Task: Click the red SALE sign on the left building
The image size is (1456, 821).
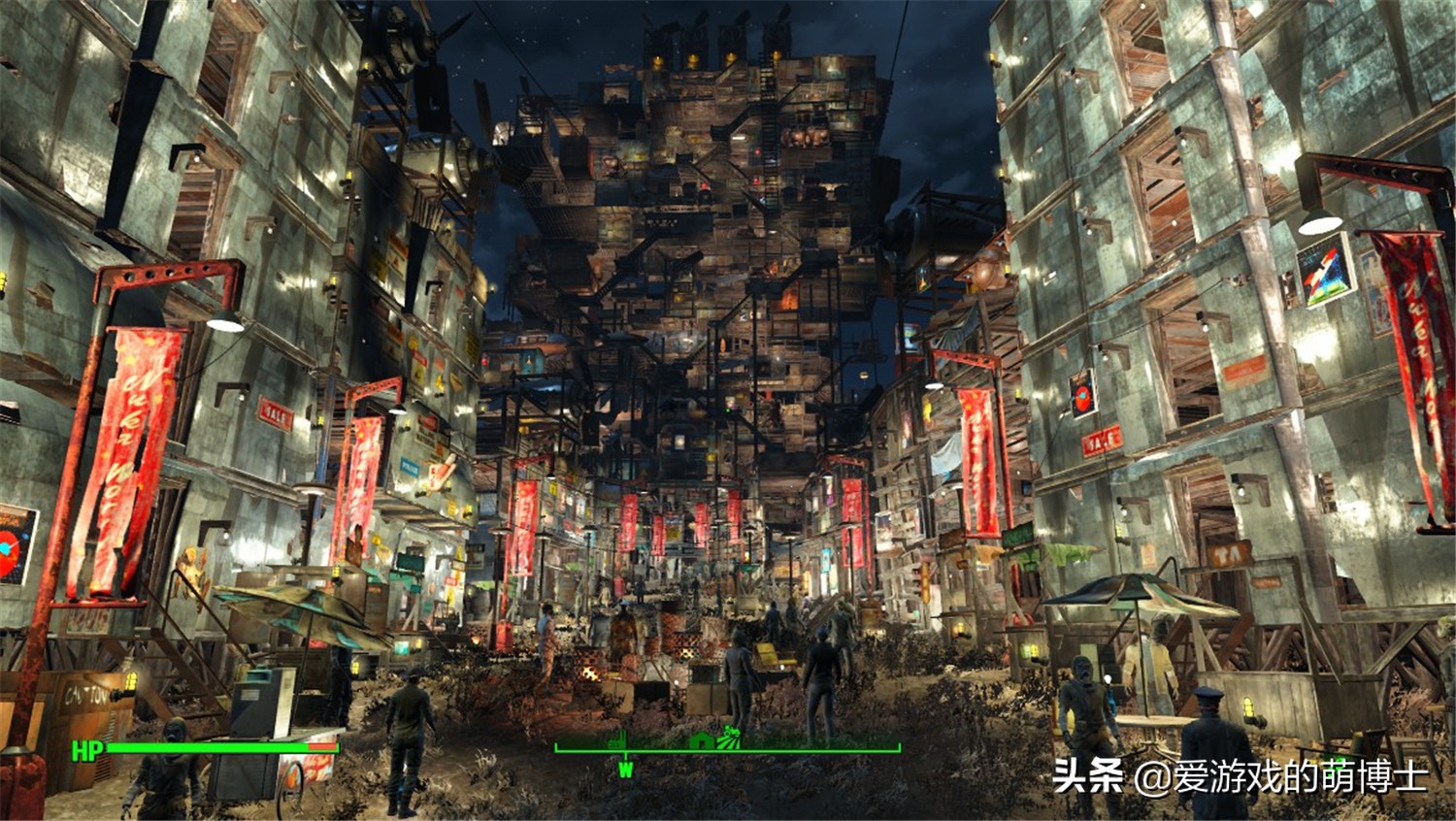Action: point(276,412)
